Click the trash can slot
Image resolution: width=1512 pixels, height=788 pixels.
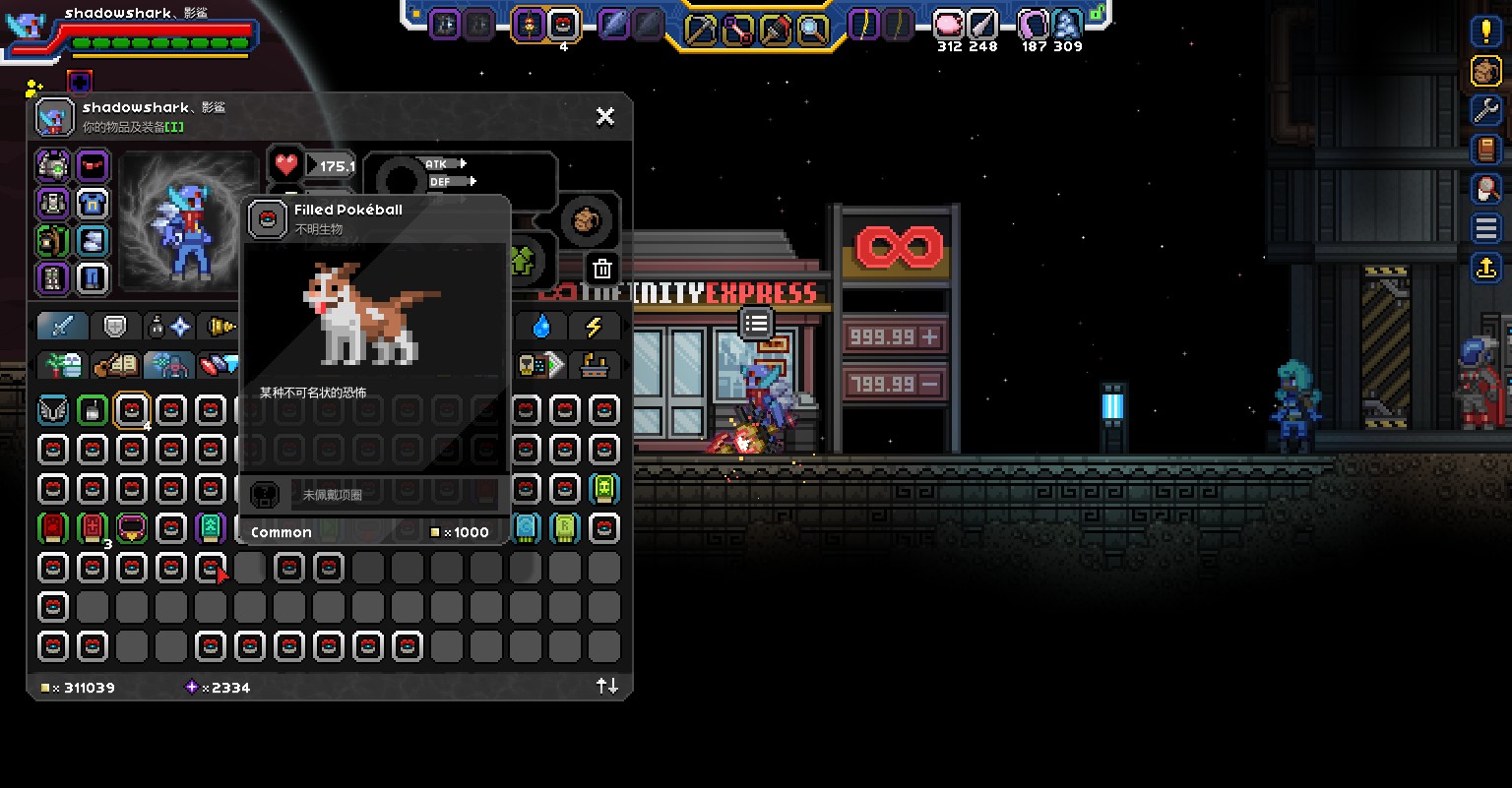(x=602, y=268)
